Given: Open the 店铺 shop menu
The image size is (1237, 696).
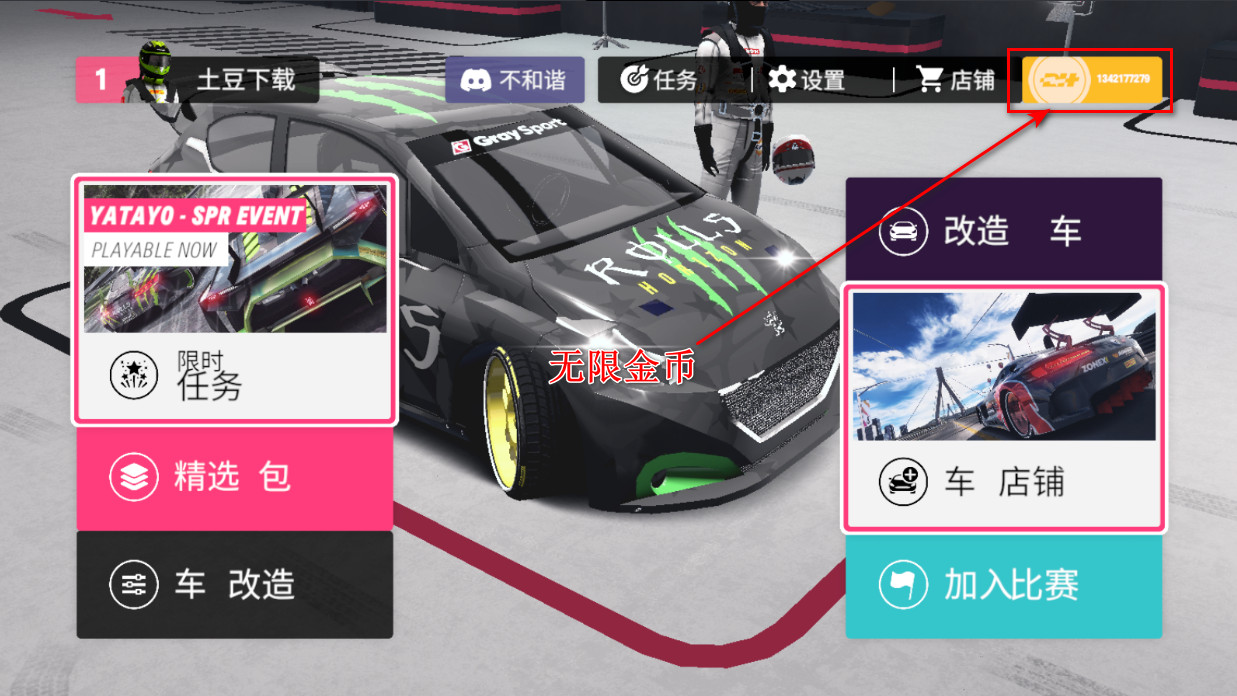Looking at the screenshot, I should [955, 80].
